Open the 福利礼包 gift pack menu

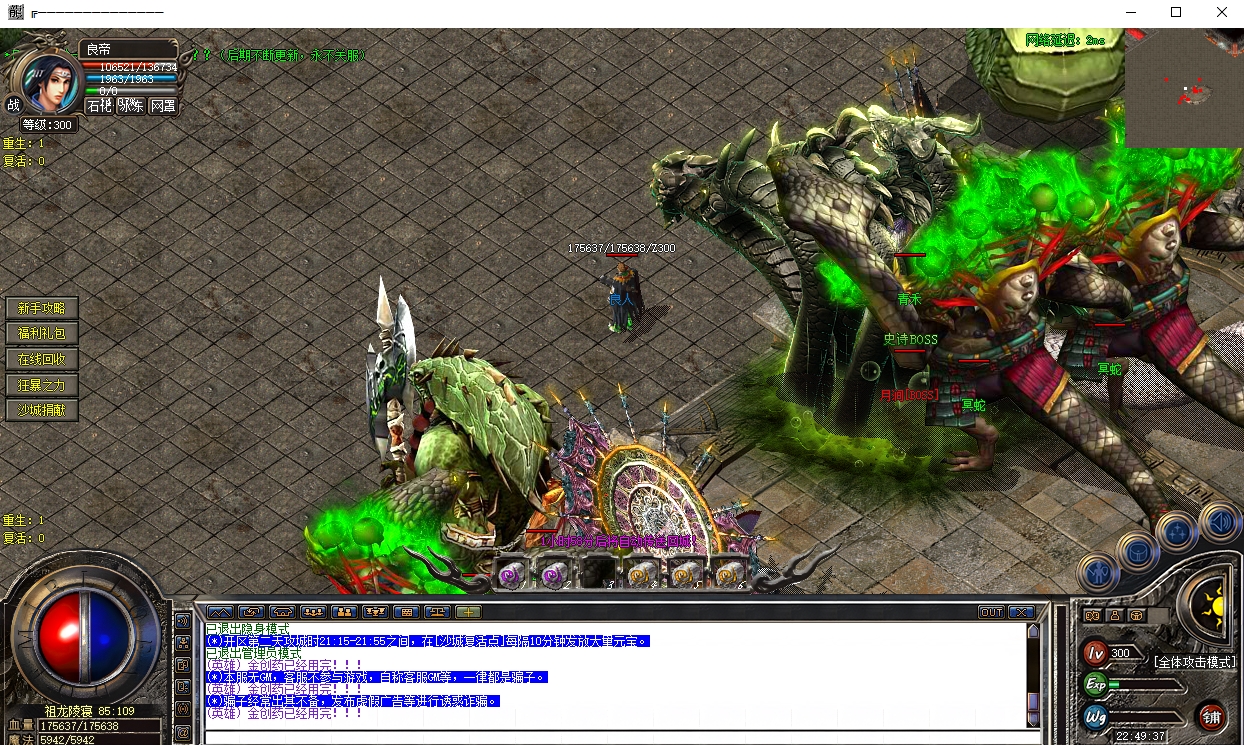pos(42,334)
